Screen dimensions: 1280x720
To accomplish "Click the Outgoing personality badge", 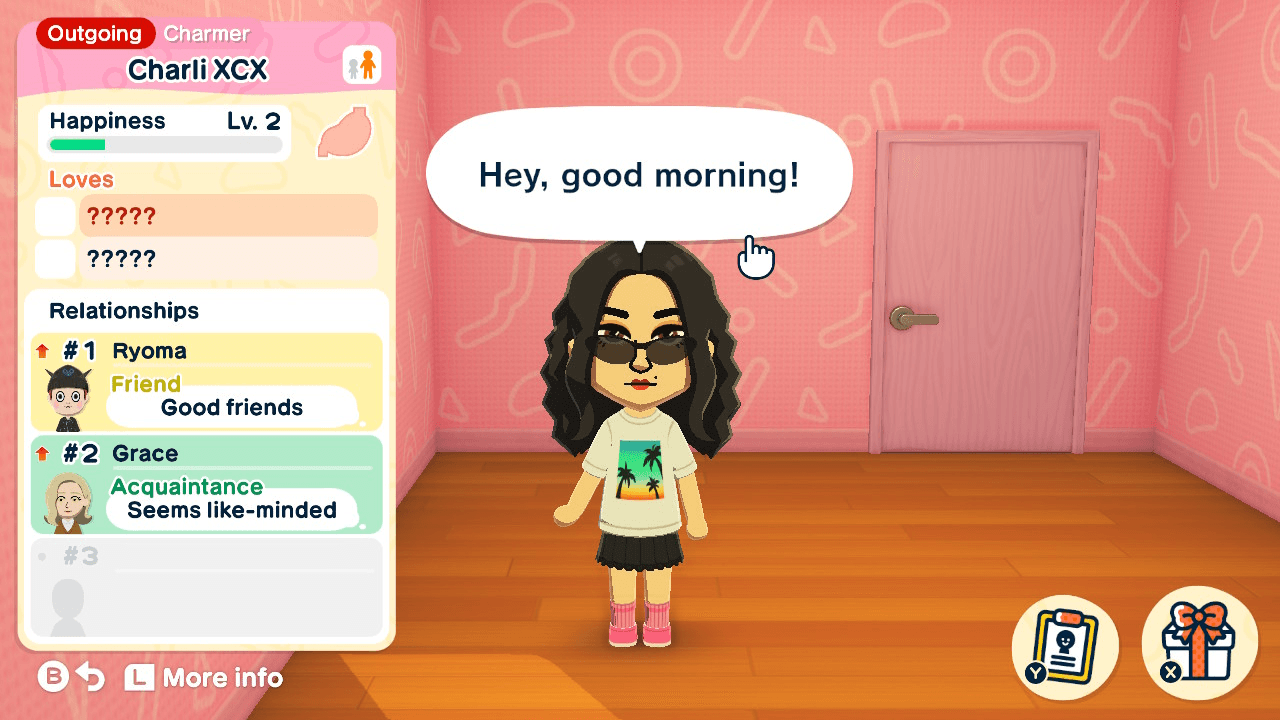I will 93,33.
